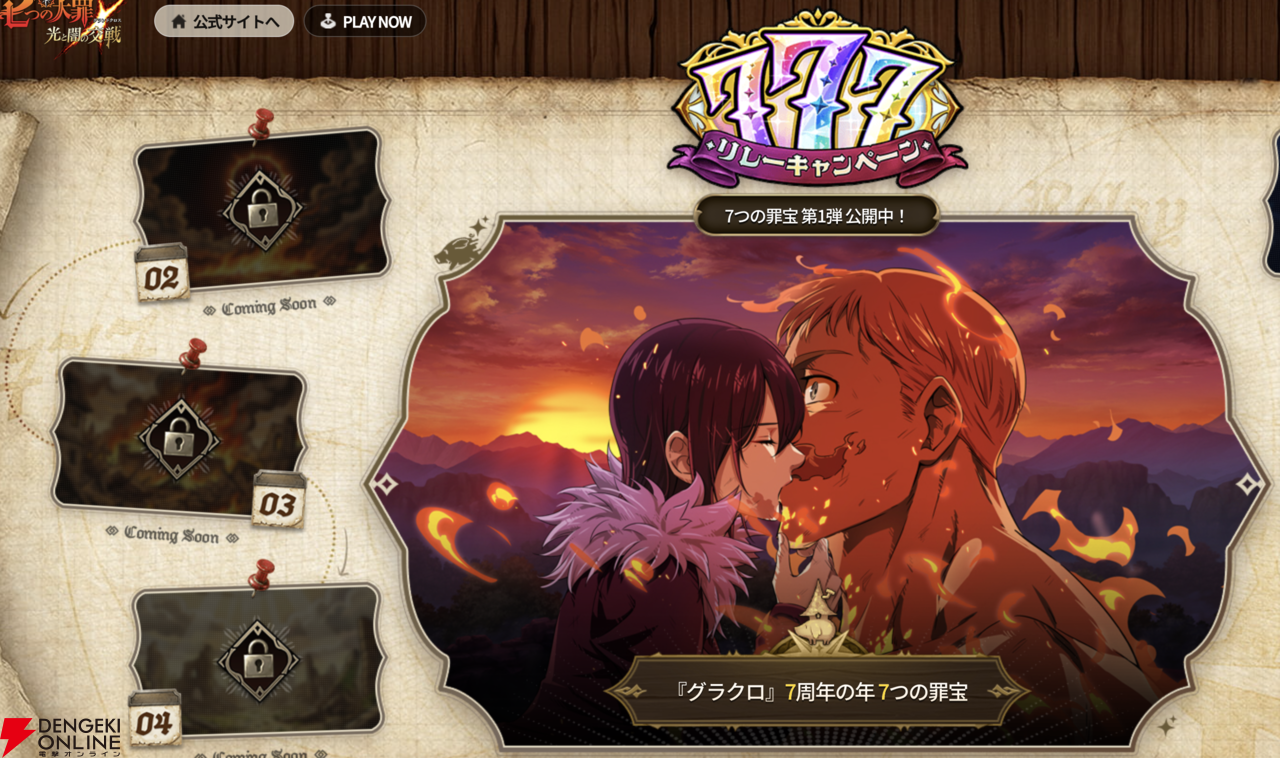Click the 7つの罪宝 第1弾 公開中 banner
1280x758 pixels.
tap(820, 212)
